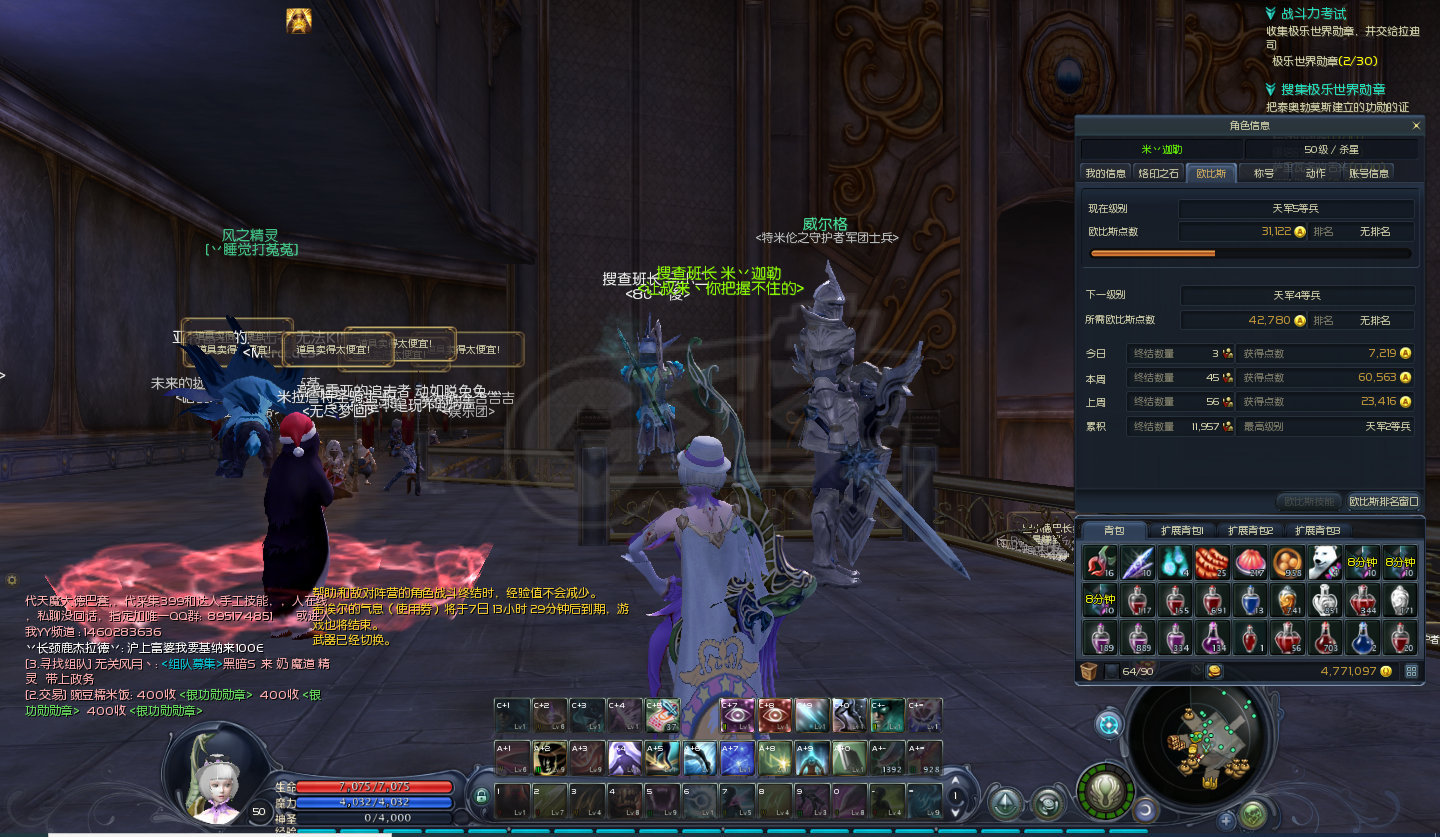Select the red sausage string item slot
Screen dimensions: 1440x837
click(x=1212, y=562)
